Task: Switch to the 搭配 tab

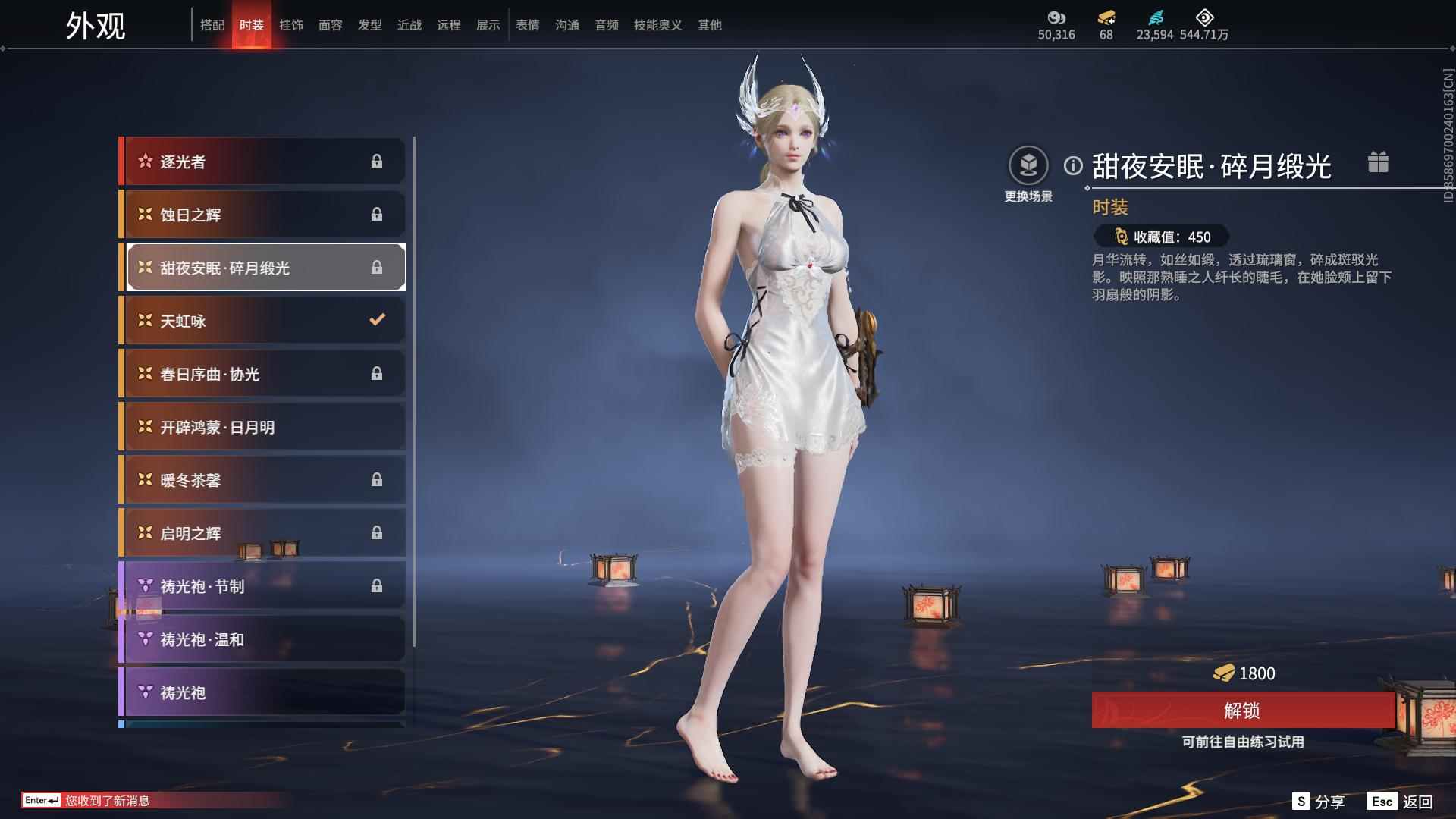Action: (213, 24)
